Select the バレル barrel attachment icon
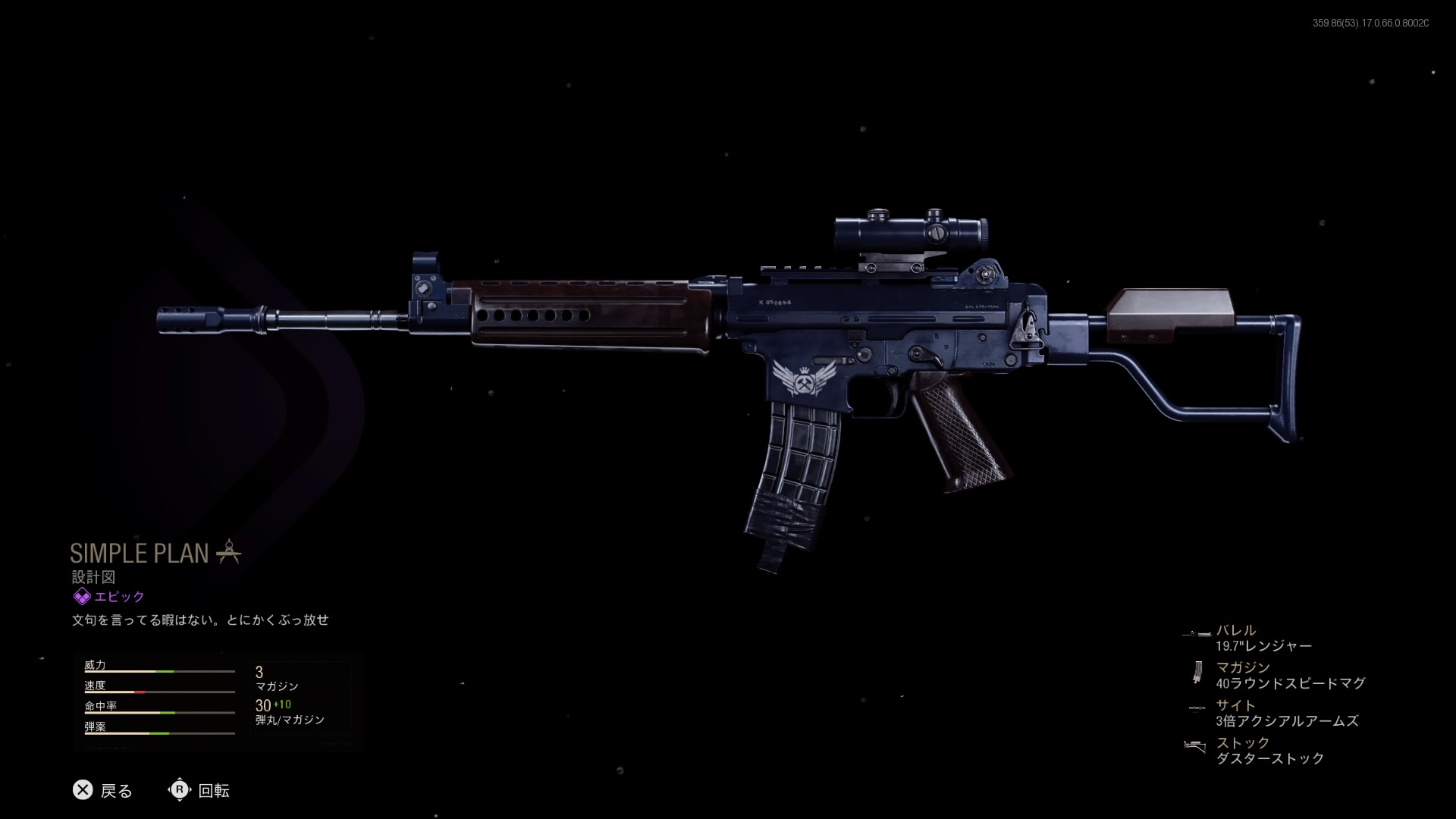 coord(1200,633)
